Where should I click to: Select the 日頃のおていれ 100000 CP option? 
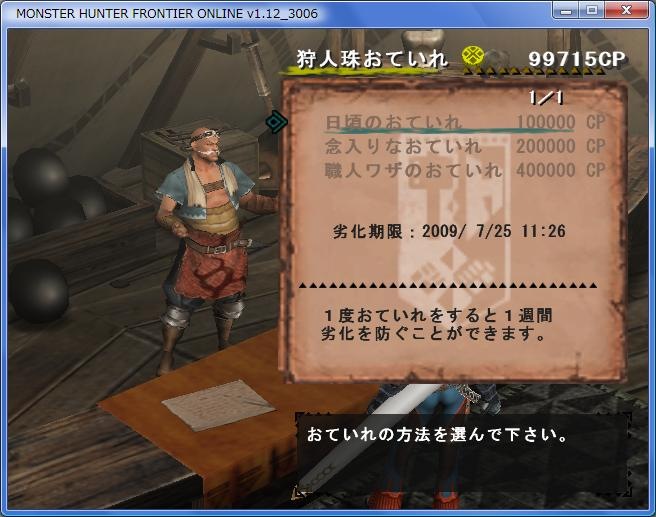pyautogui.click(x=464, y=122)
